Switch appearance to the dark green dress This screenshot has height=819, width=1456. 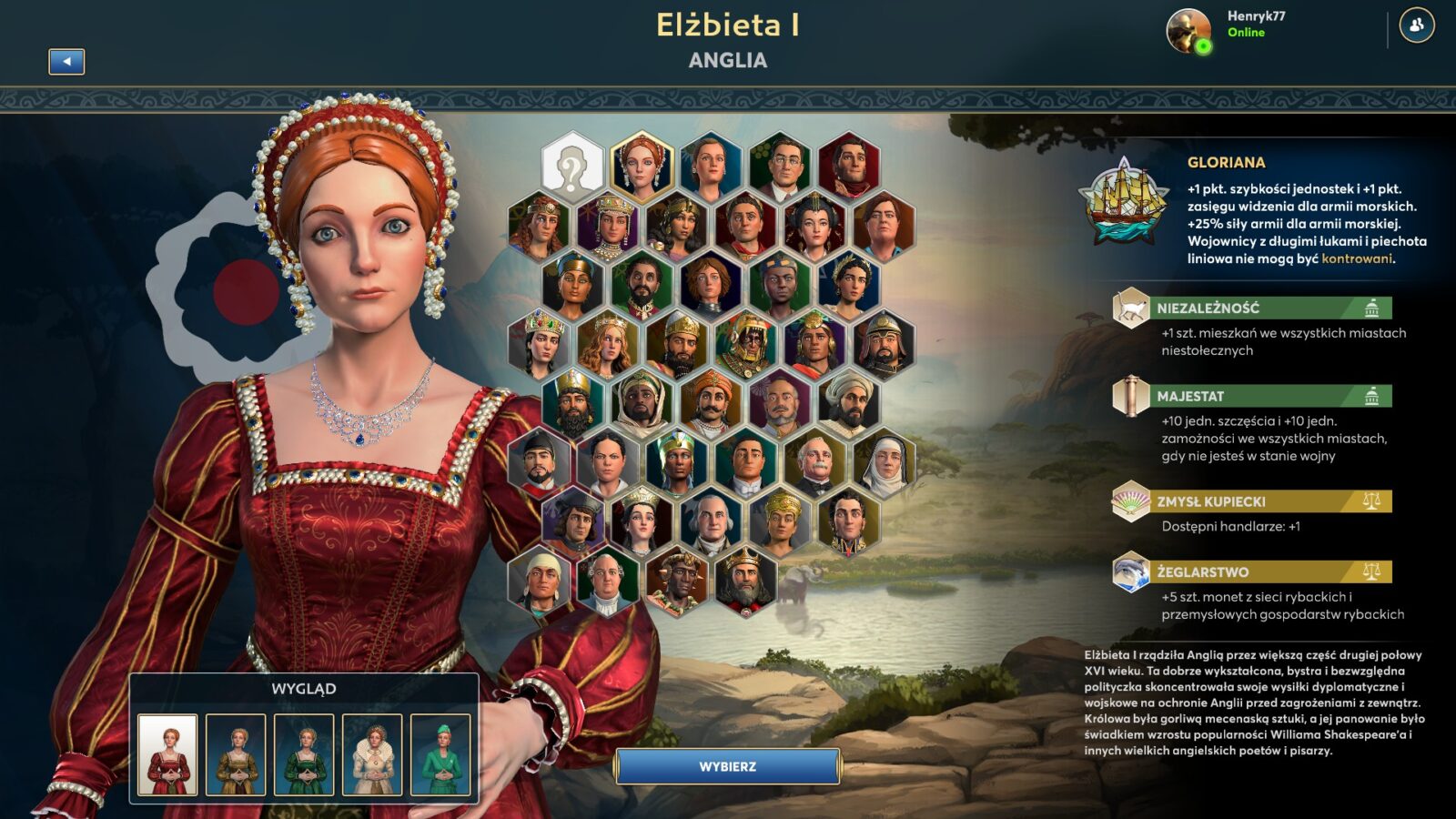click(304, 754)
